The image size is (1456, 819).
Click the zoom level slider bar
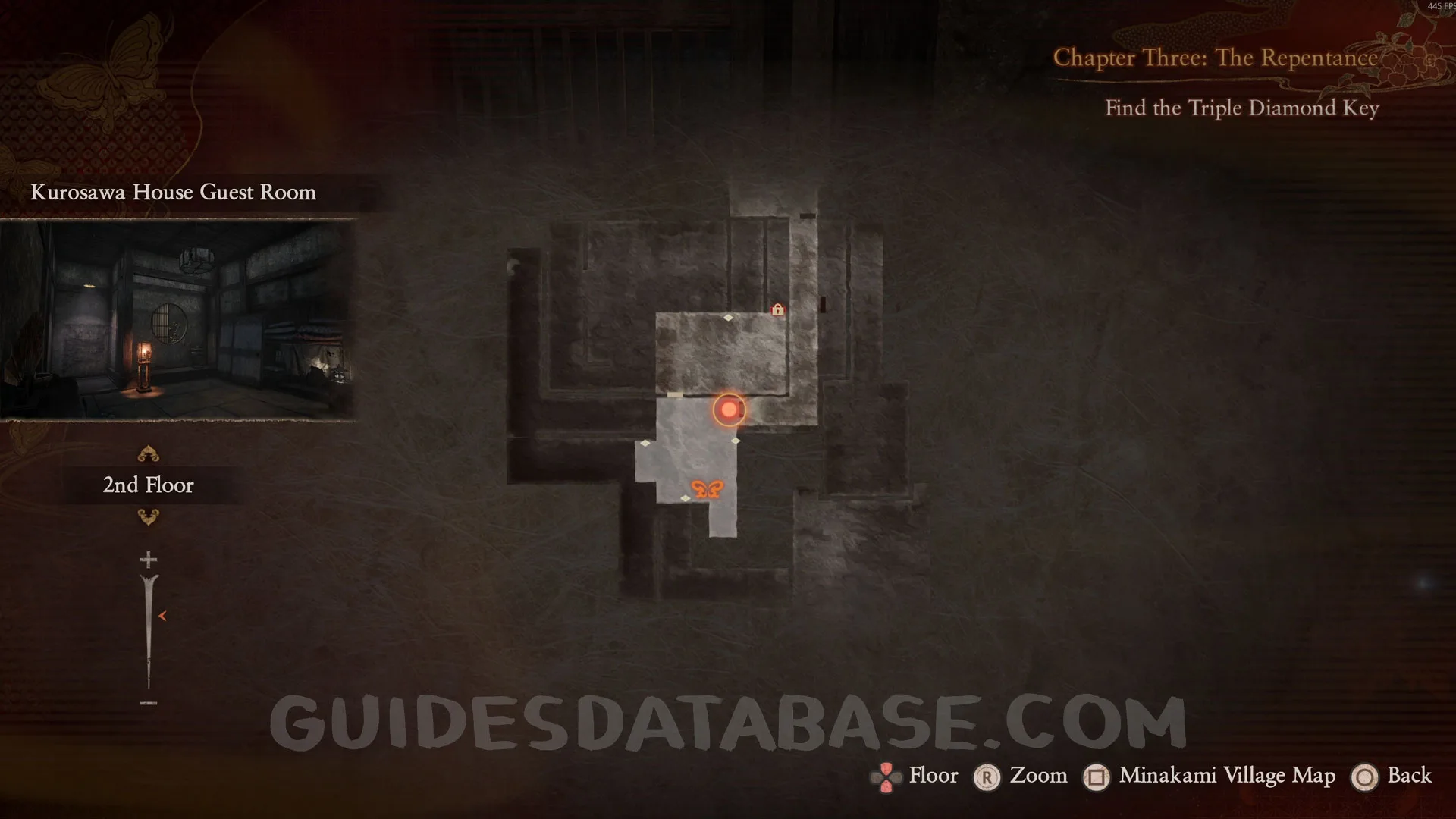pyautogui.click(x=149, y=629)
